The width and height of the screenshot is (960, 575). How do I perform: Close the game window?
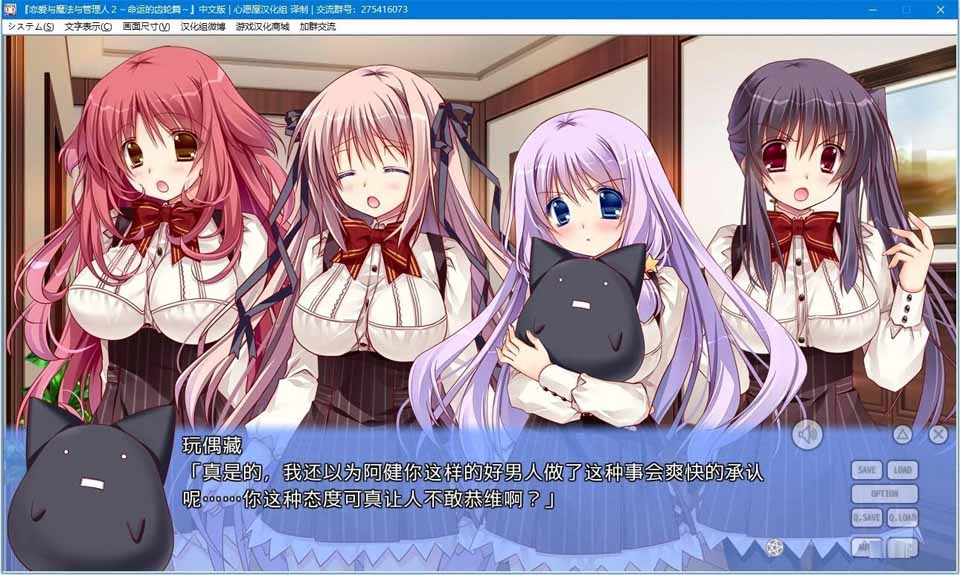point(942,9)
